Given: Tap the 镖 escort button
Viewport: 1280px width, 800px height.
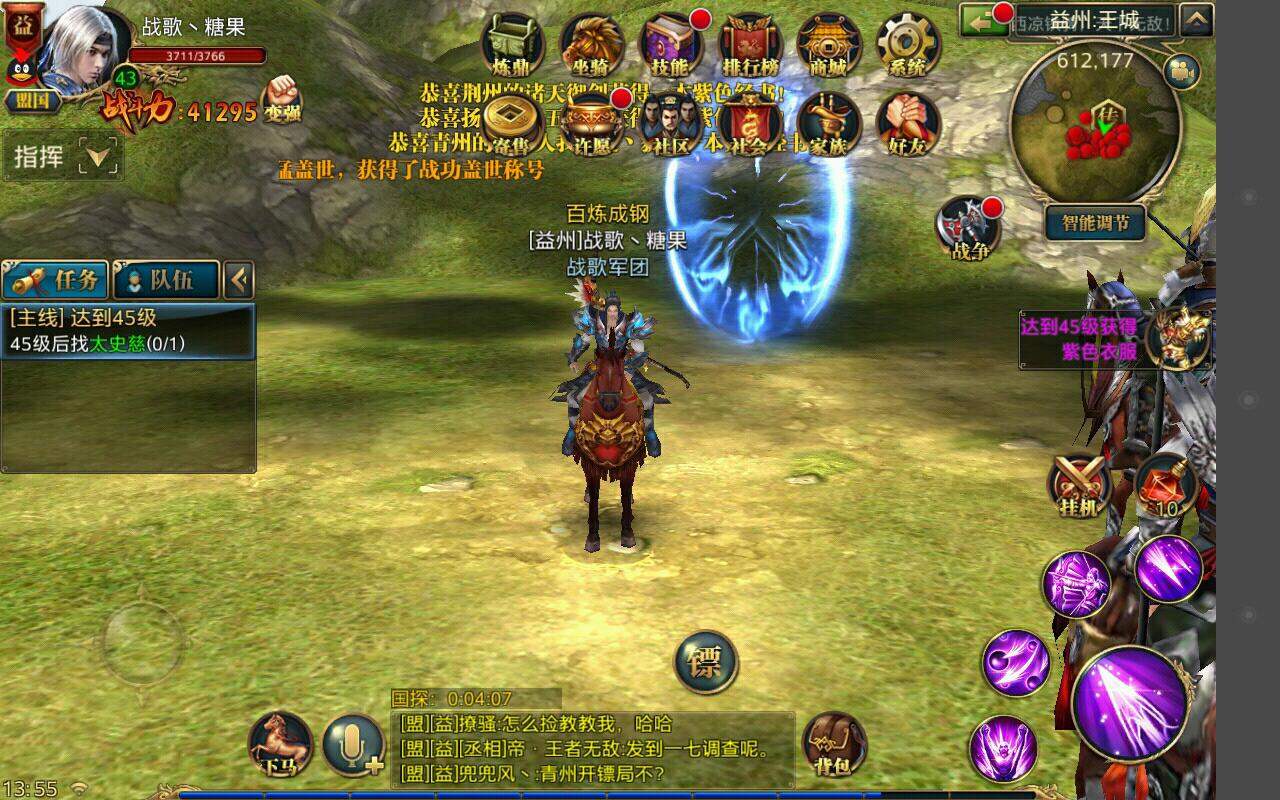Looking at the screenshot, I should point(705,662).
